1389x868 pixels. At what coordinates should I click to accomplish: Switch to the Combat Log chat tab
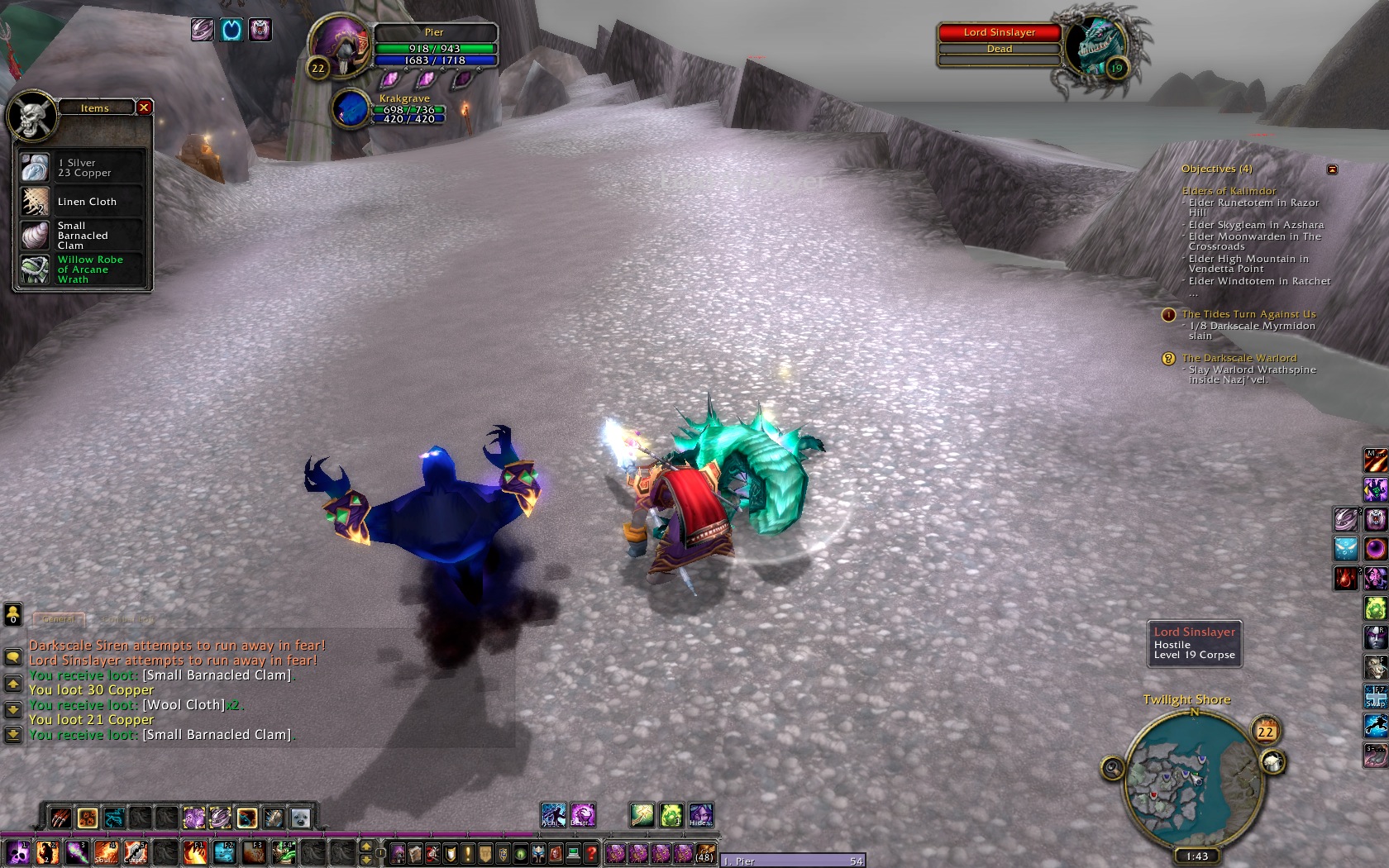(x=128, y=618)
